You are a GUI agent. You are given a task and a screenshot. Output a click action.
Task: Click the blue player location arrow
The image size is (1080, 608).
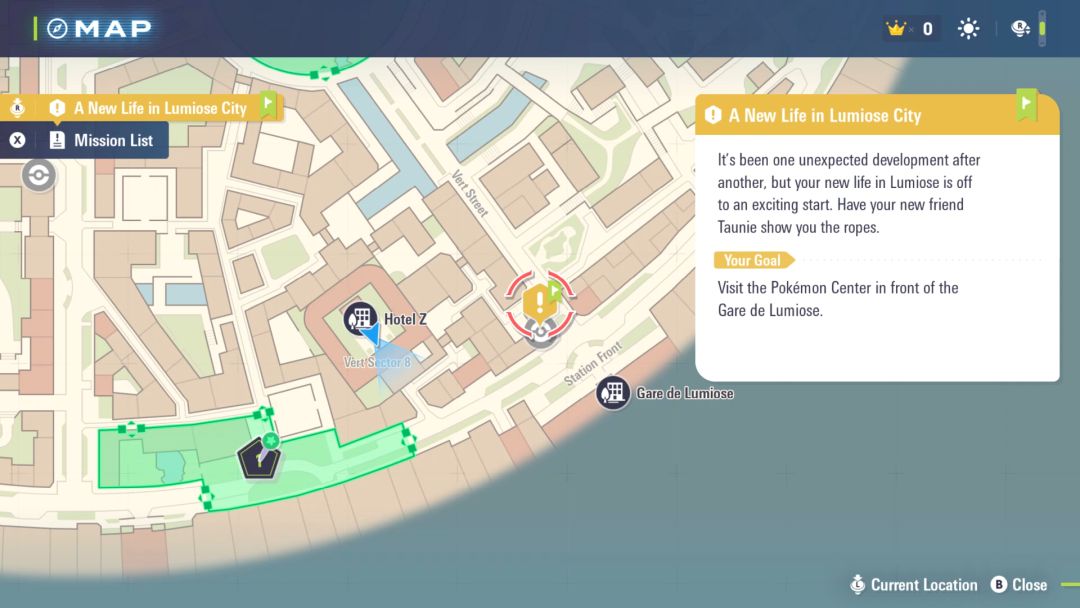click(x=371, y=335)
